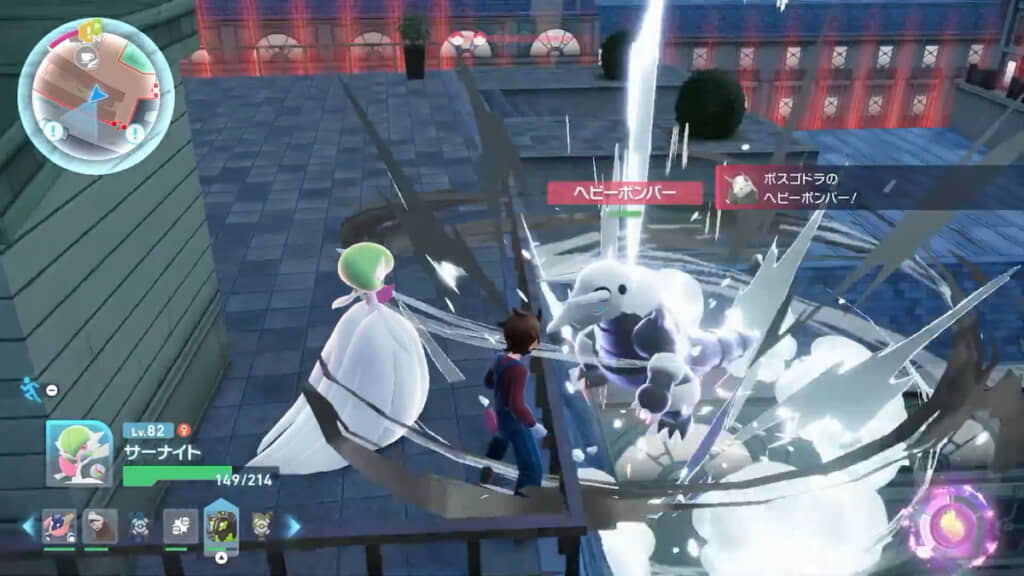Image resolution: width=1024 pixels, height=576 pixels.
Task: Select Gardevoir's portrait in the status panel
Action: point(78,453)
